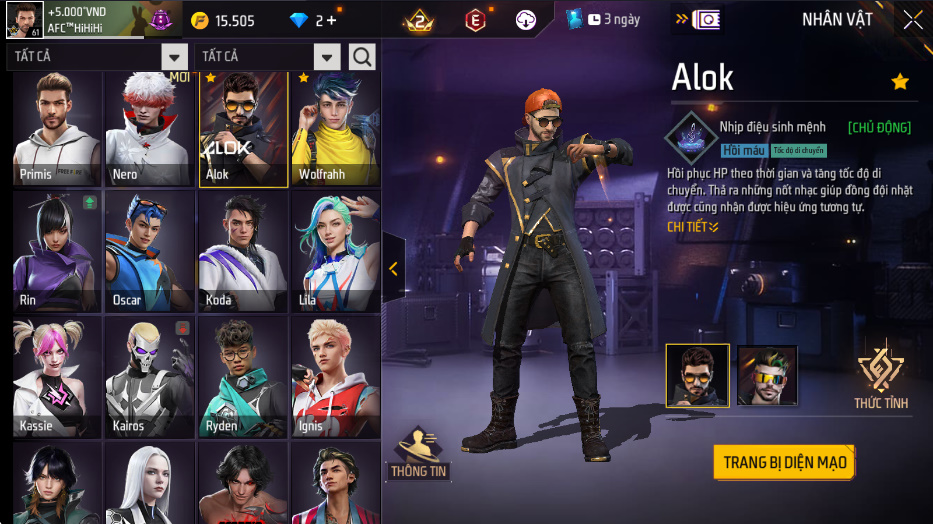Select the Kairos character tile
Viewport: 933px width, 524px height.
(150, 378)
